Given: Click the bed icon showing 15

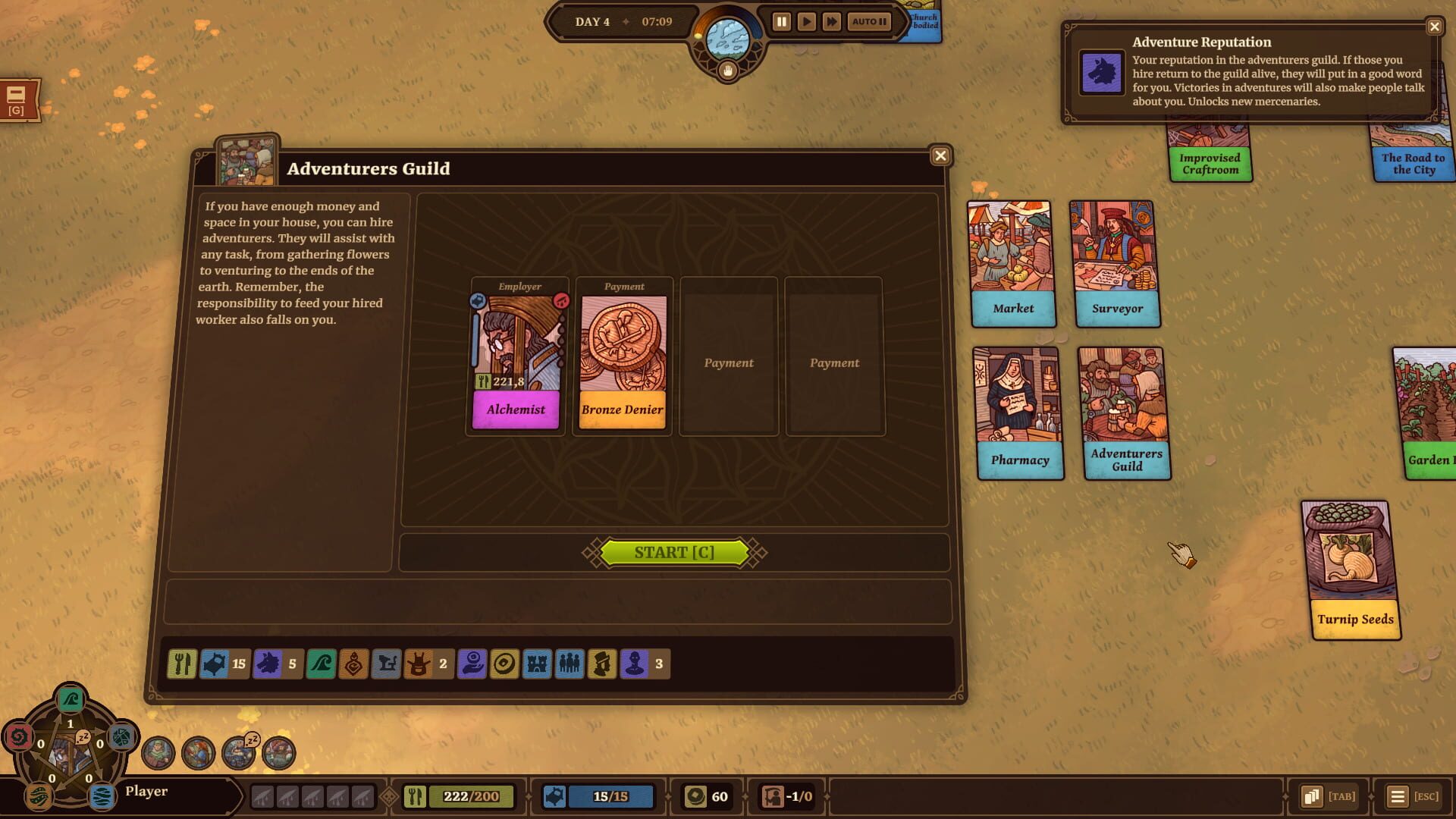Looking at the screenshot, I should pyautogui.click(x=215, y=665).
